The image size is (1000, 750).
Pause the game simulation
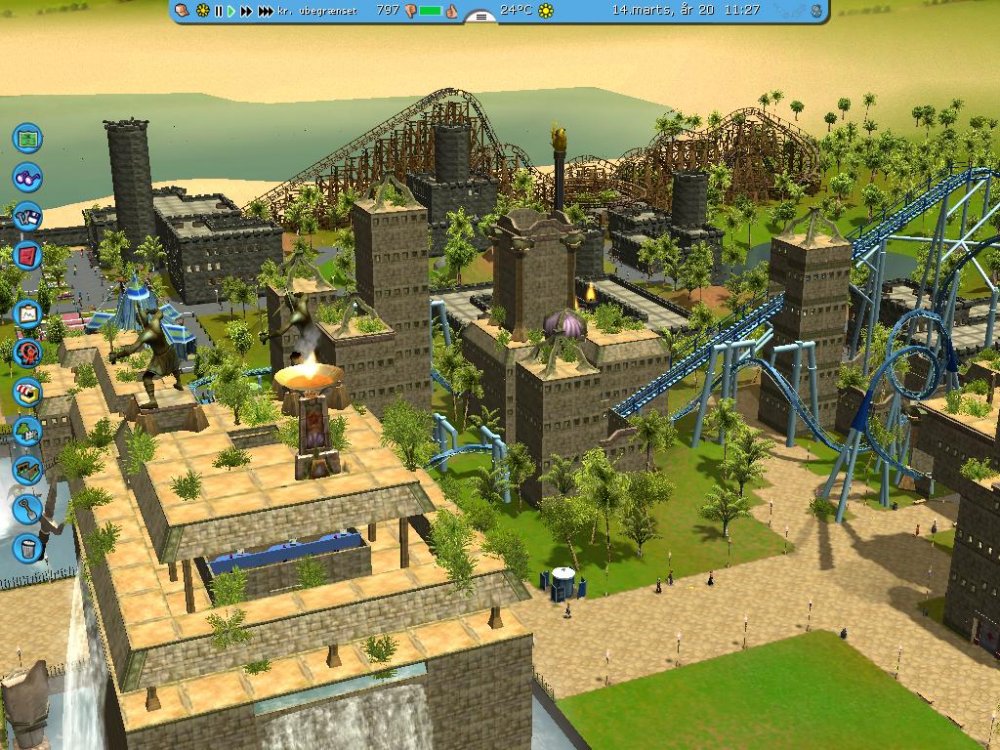pyautogui.click(x=218, y=11)
